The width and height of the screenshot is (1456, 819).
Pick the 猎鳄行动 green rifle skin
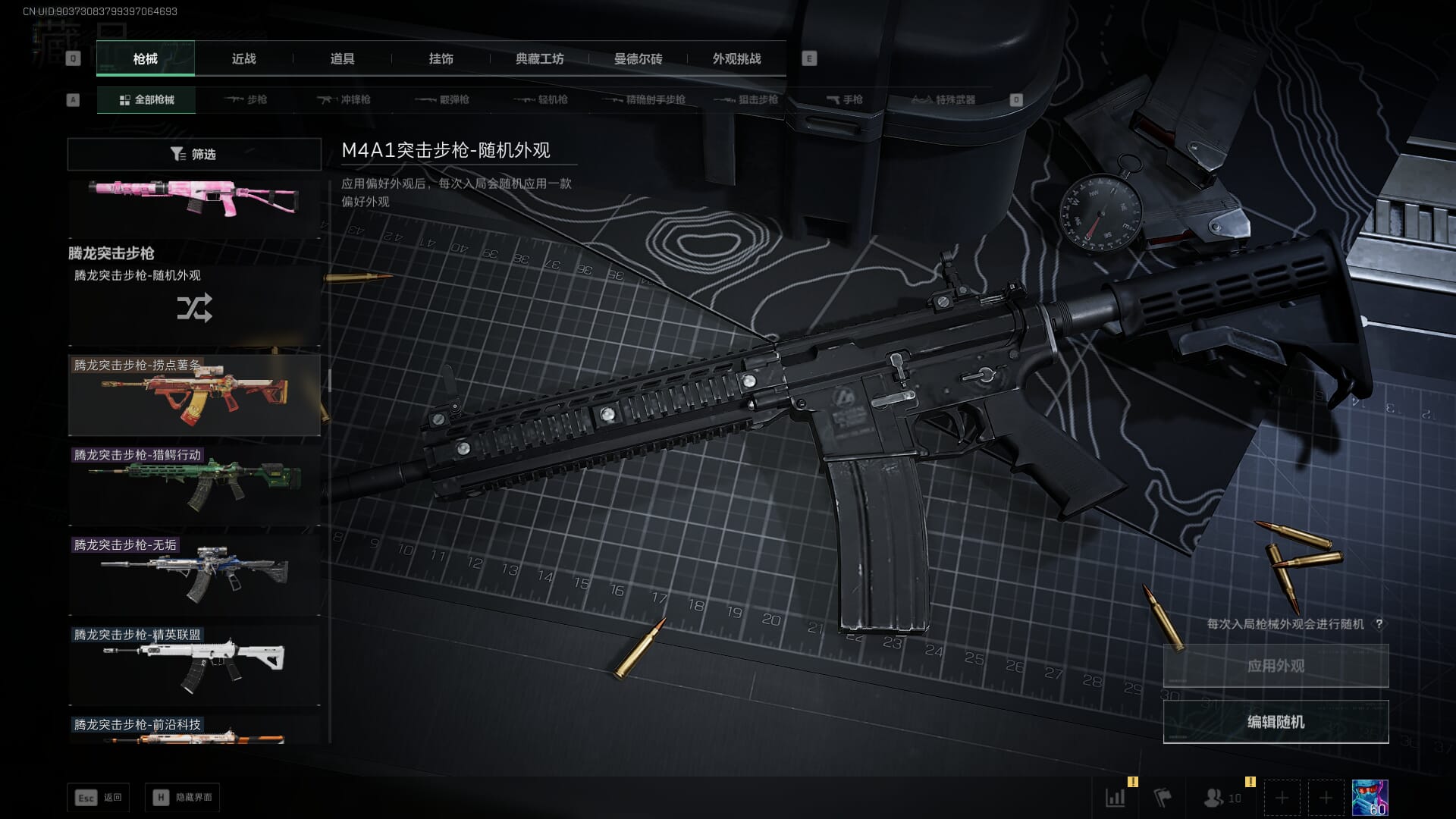pos(194,485)
